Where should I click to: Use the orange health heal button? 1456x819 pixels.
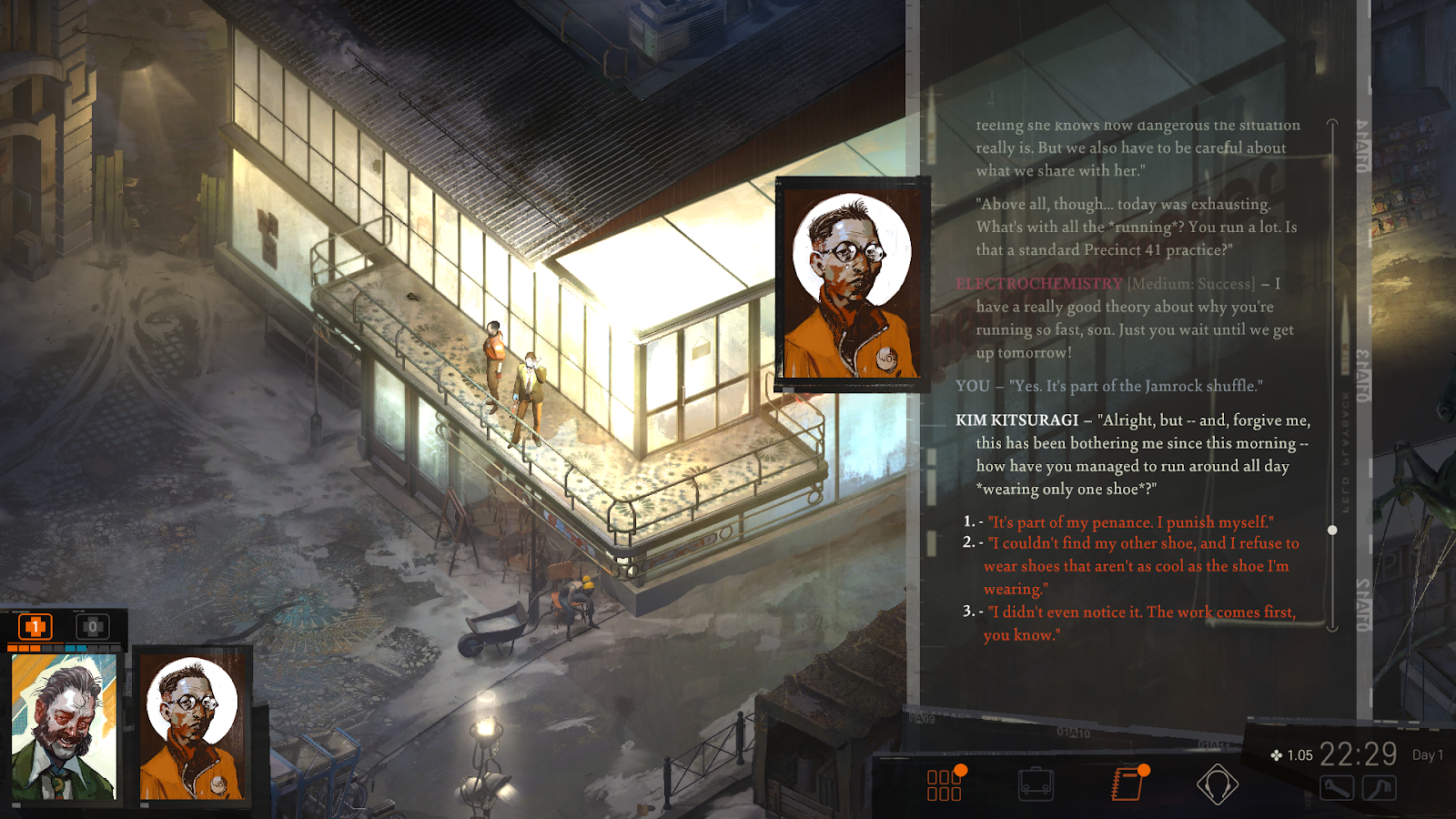[35, 626]
